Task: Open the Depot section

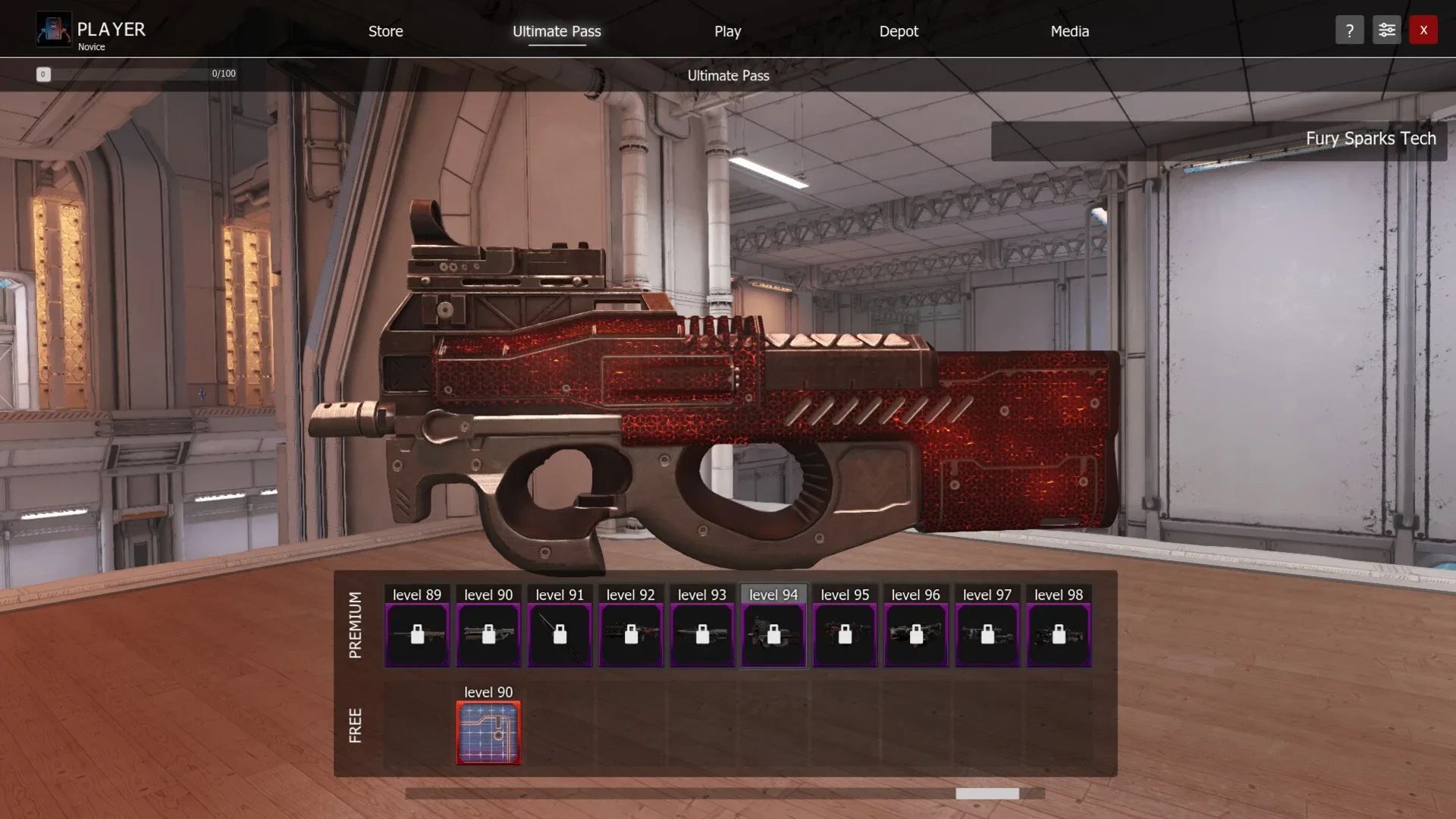Action: [898, 31]
